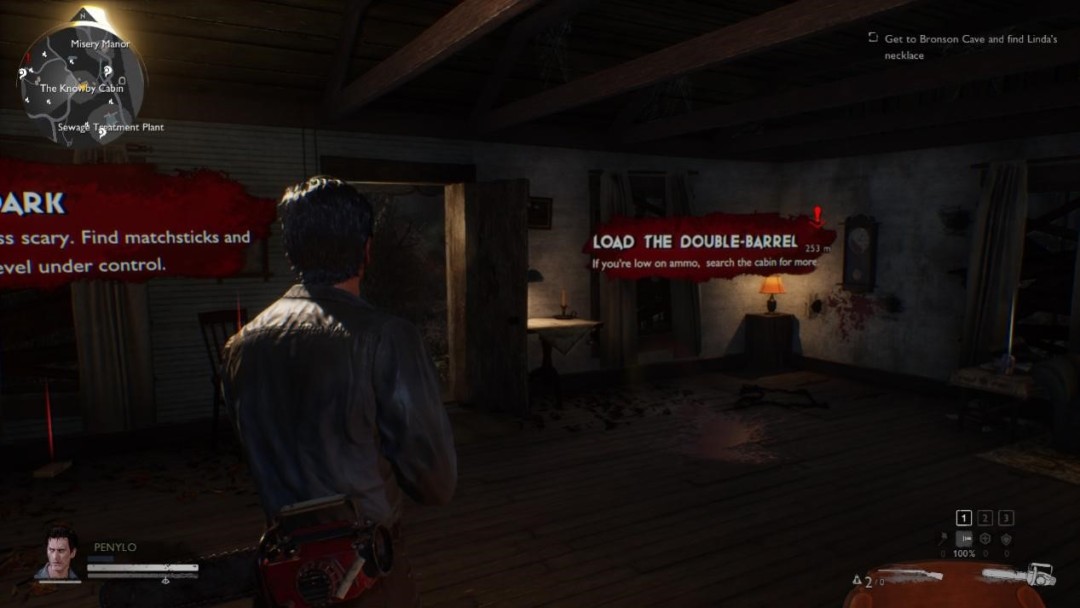
Task: Select item slot number 2
Action: pyautogui.click(x=985, y=518)
